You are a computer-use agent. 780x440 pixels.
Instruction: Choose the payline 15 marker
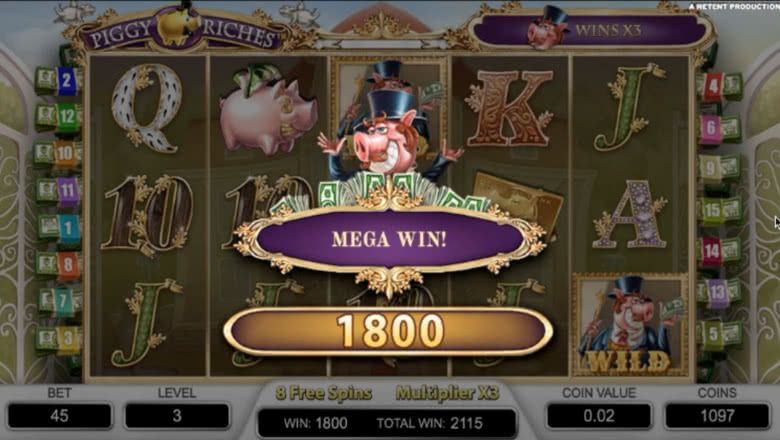coord(711,210)
